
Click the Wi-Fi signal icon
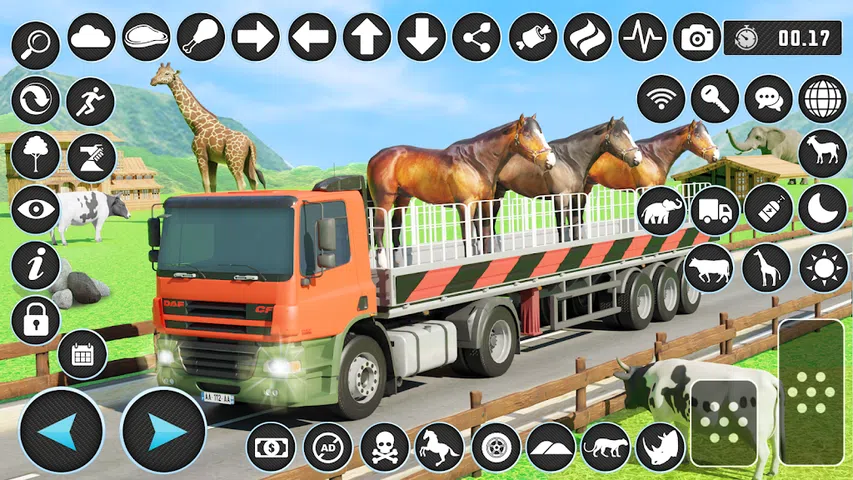point(661,99)
